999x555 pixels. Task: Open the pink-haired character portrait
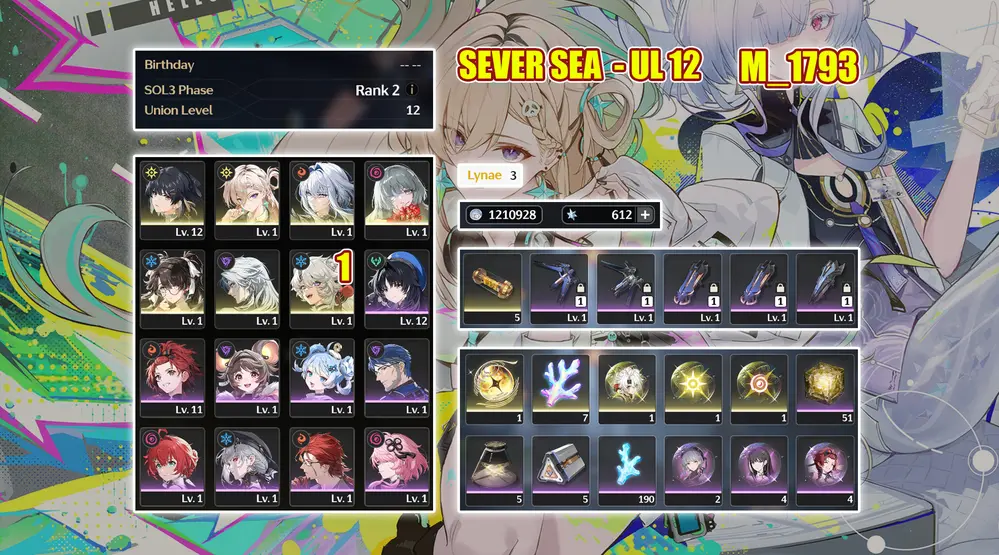[396, 461]
